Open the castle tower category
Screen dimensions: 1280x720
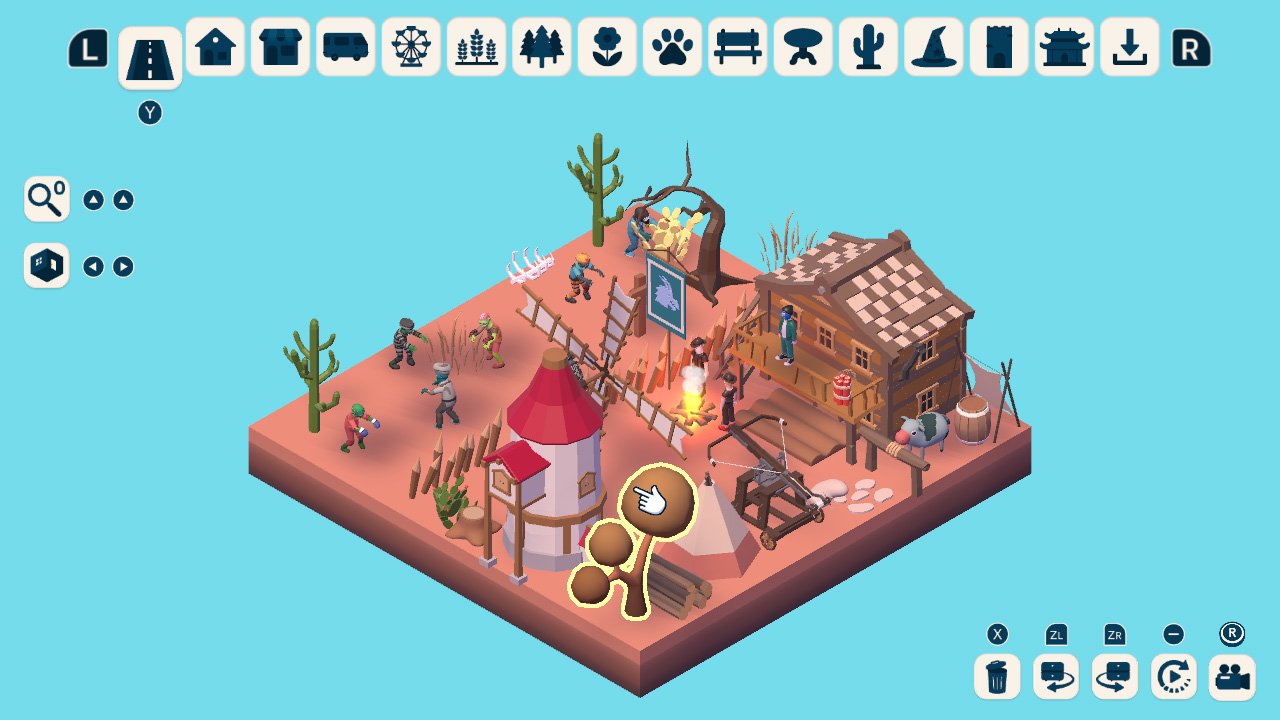(998, 46)
